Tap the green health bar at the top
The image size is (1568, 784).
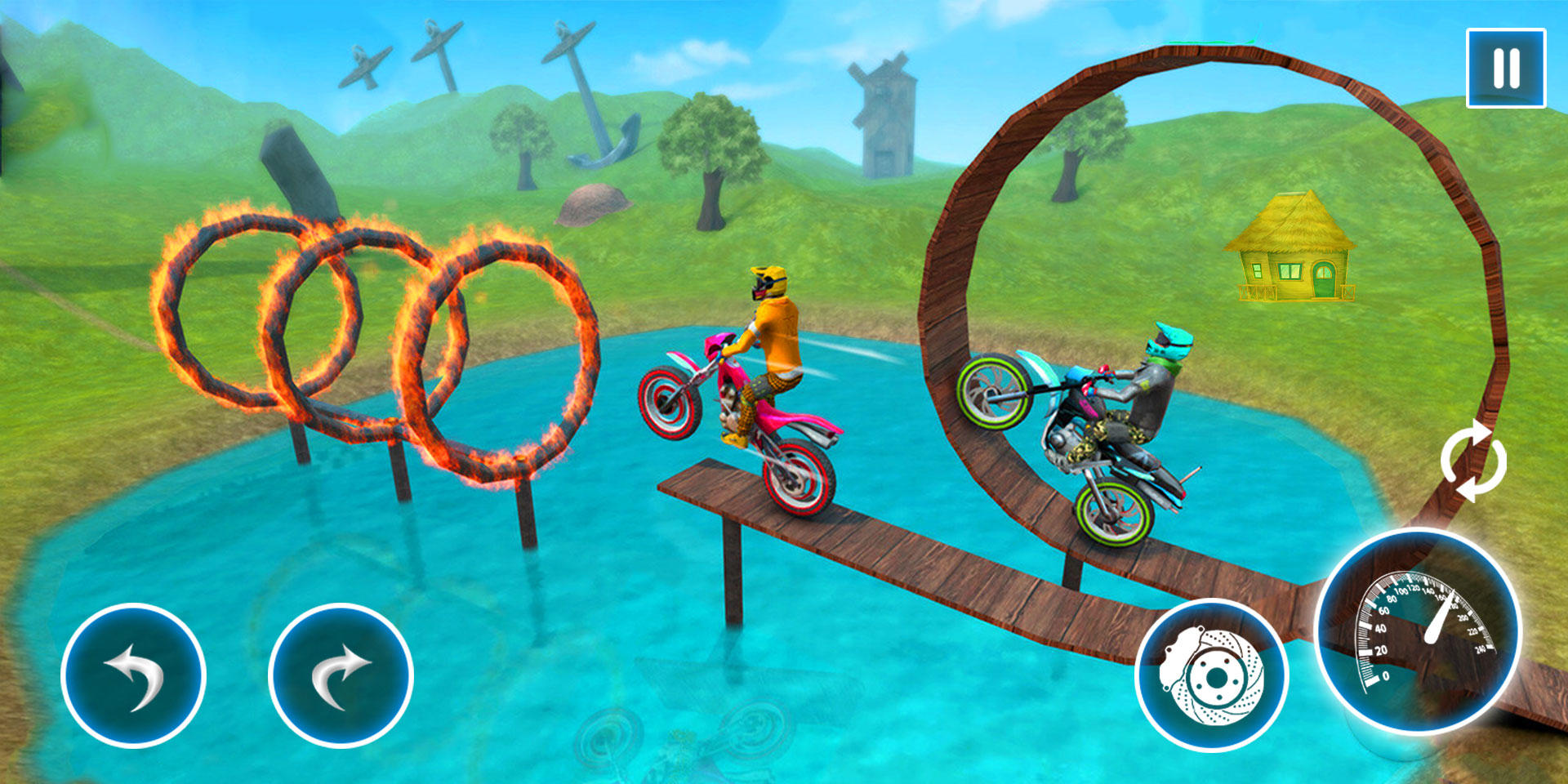(x=1209, y=41)
